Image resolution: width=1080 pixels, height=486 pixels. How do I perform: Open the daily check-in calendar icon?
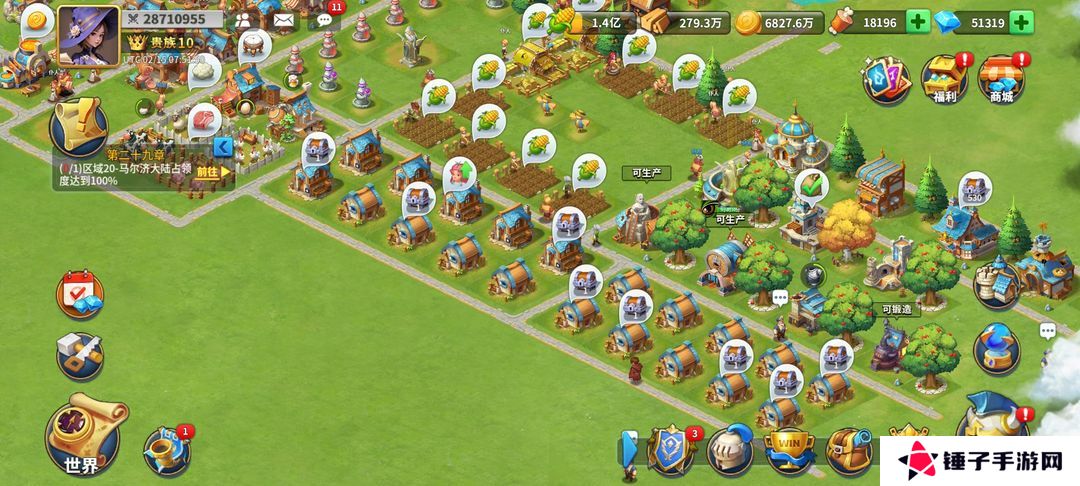[79, 294]
